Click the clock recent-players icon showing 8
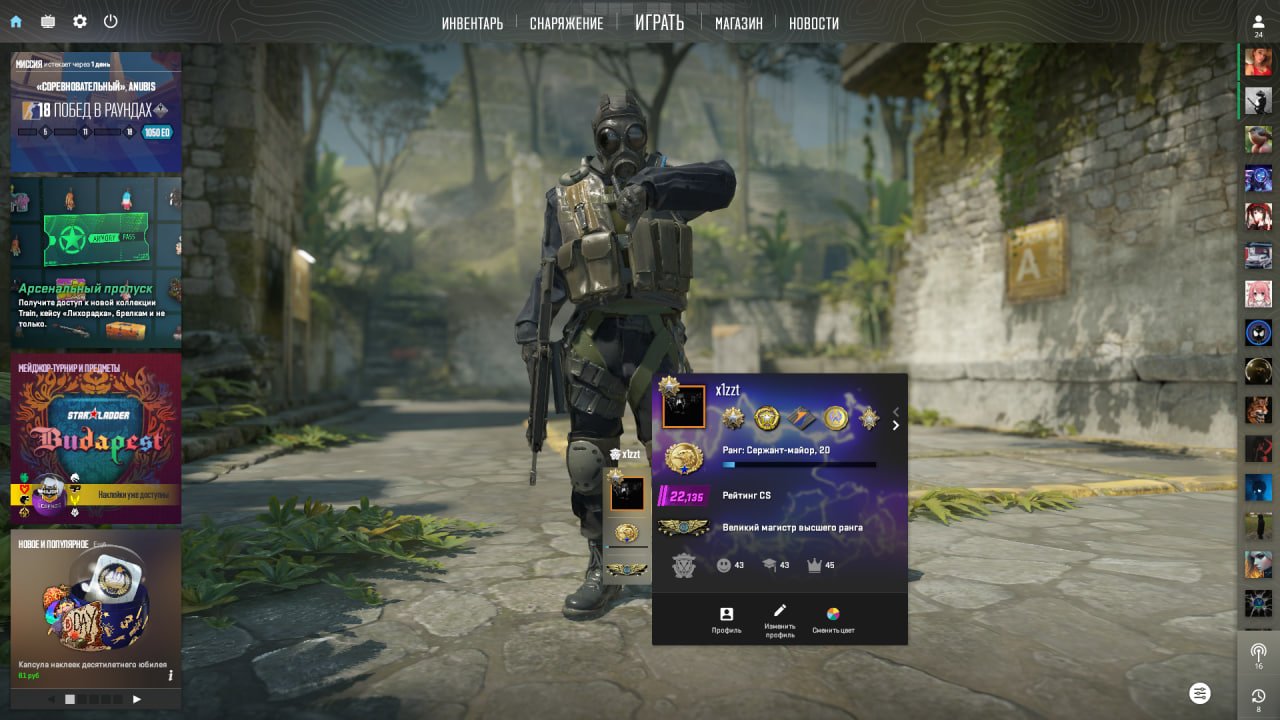 click(x=1257, y=695)
